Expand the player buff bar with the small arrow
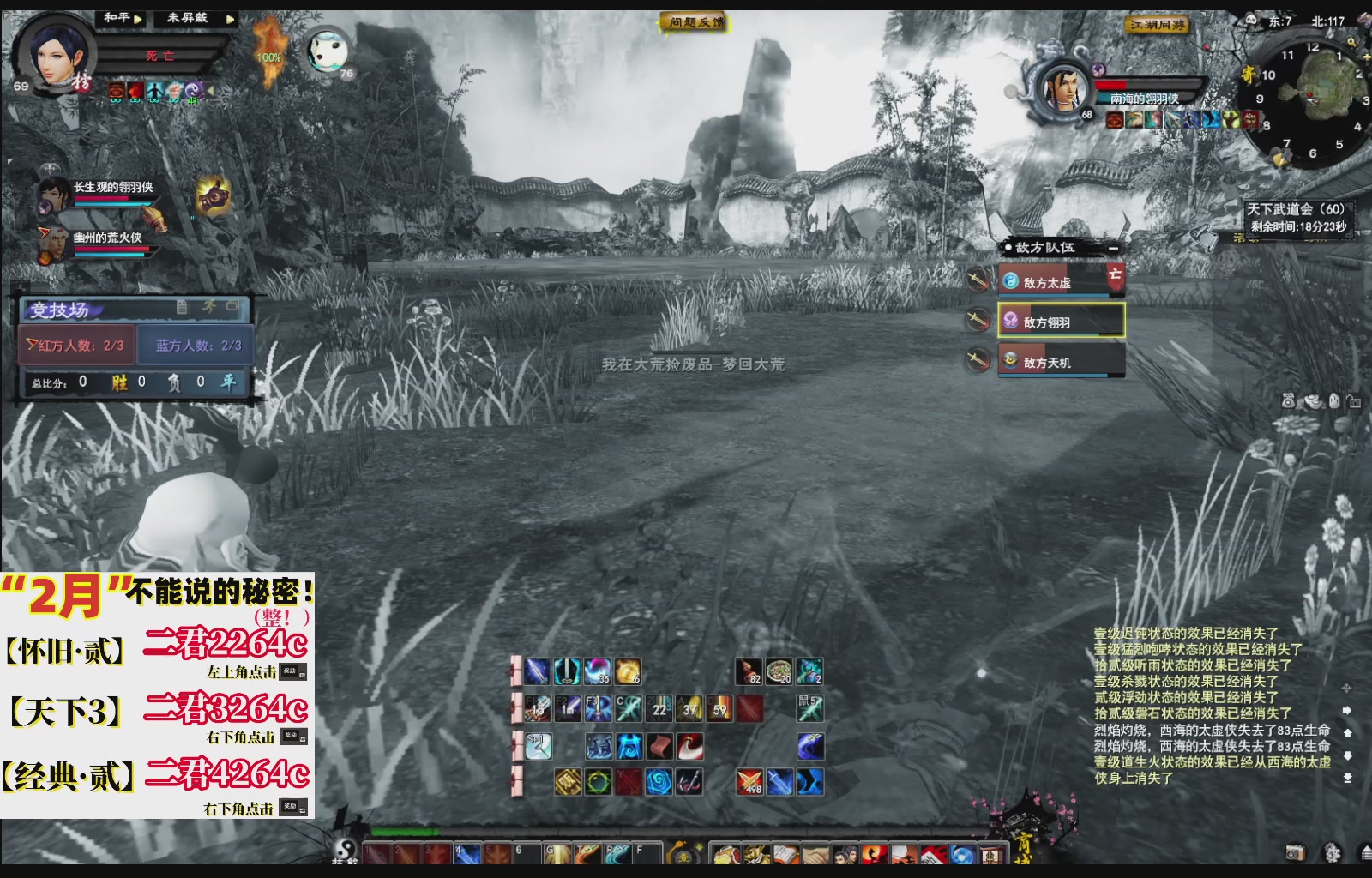Screen dimensions: 1372x878 212,91
